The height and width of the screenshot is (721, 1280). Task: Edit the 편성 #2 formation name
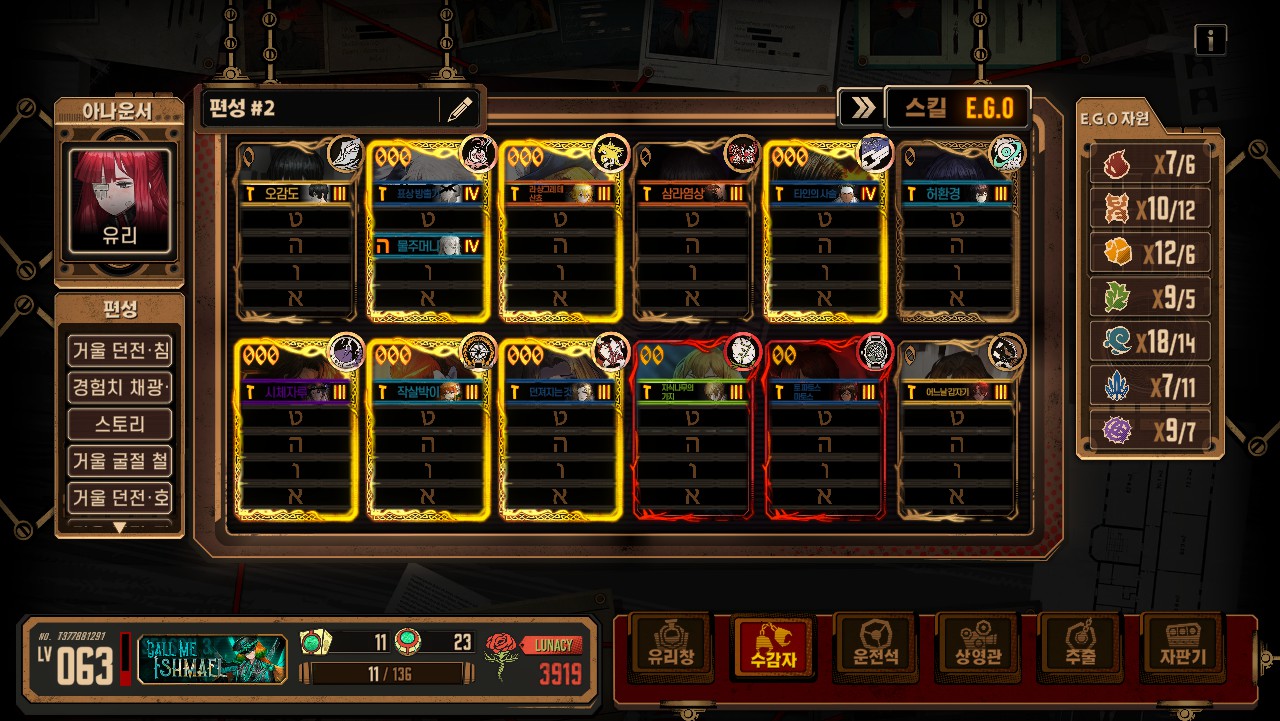pyautogui.click(x=459, y=109)
